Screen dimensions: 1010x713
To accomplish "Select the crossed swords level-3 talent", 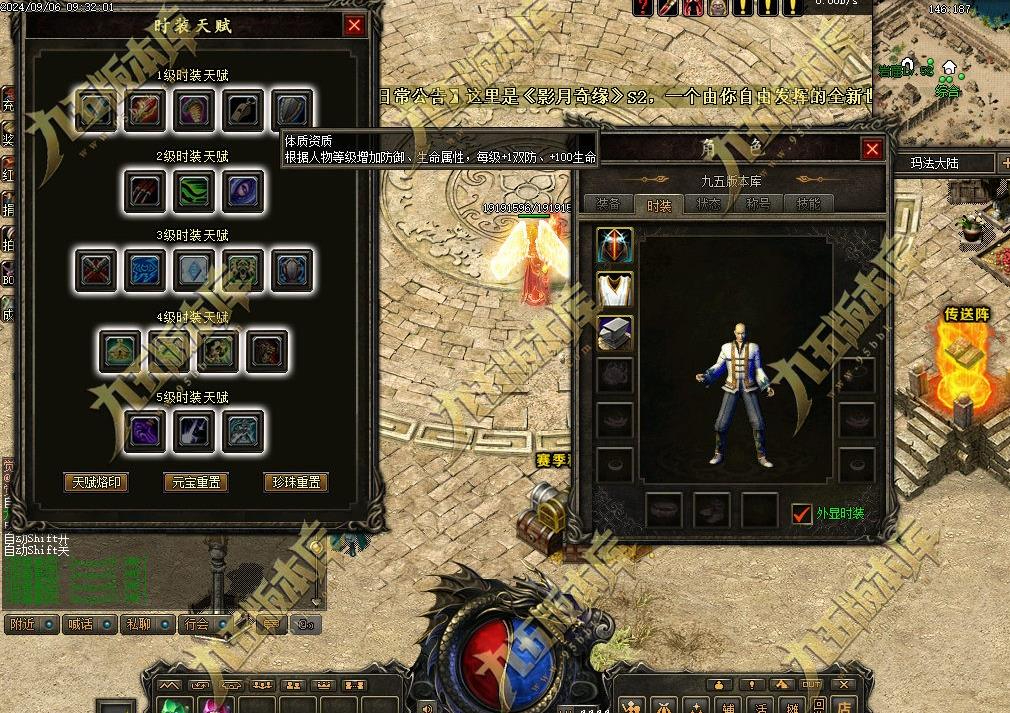I will 97,270.
